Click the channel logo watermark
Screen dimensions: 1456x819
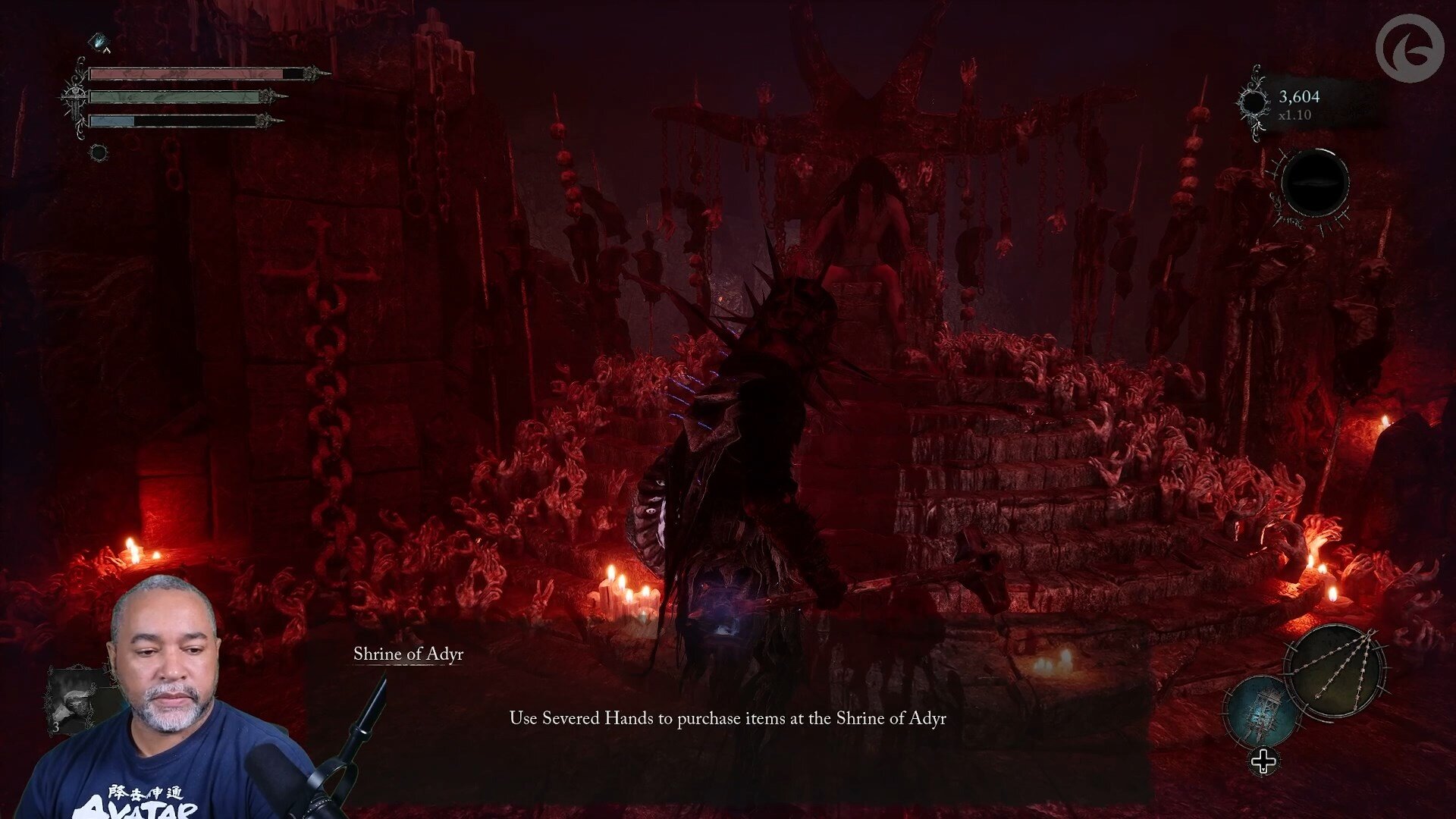(1410, 49)
